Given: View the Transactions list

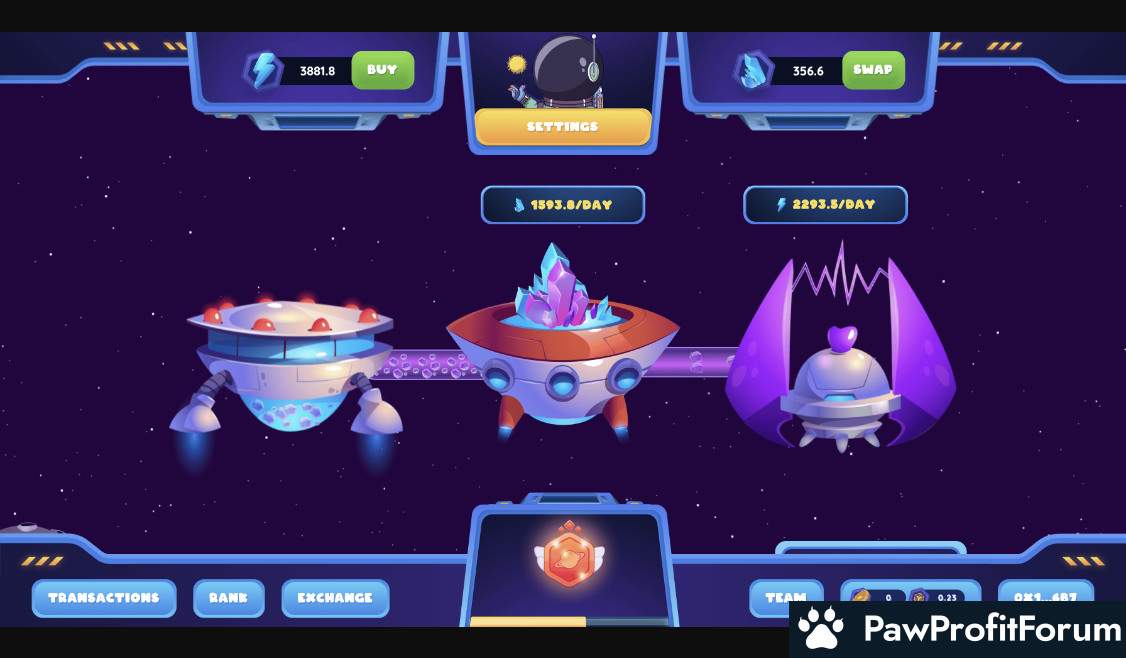Looking at the screenshot, I should click(104, 598).
